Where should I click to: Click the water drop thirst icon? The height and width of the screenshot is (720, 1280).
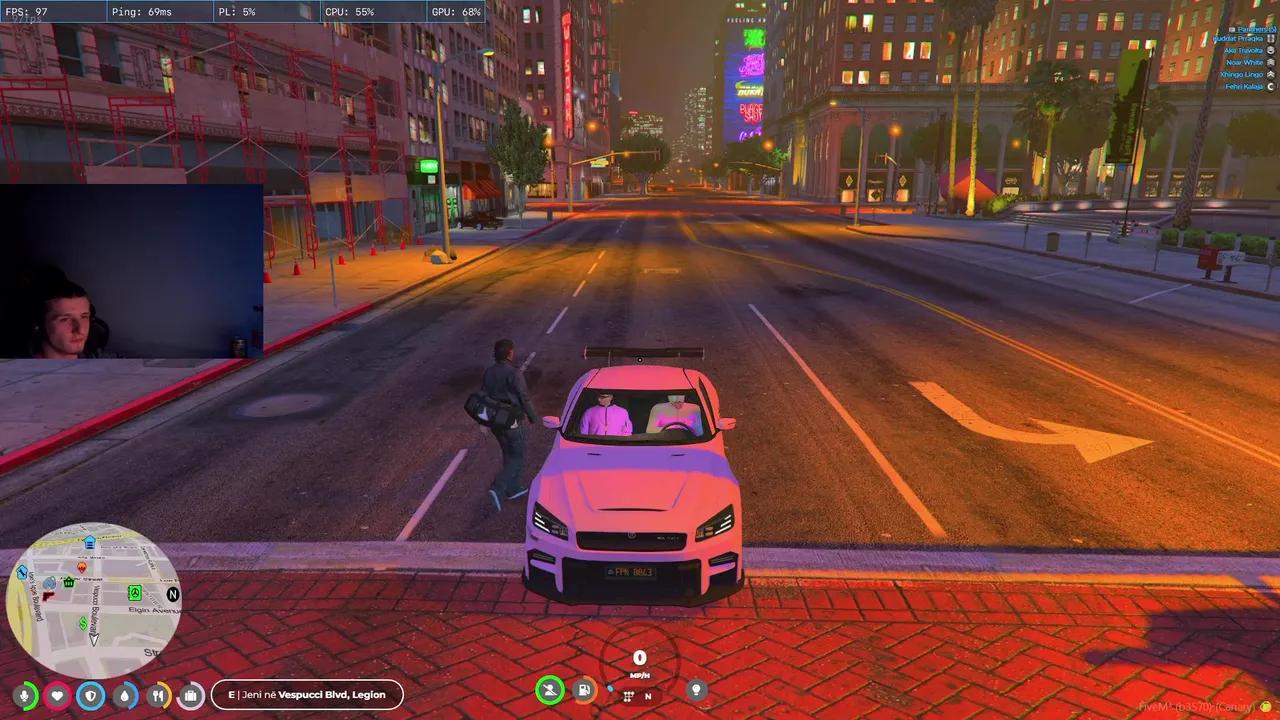pyautogui.click(x=125, y=695)
